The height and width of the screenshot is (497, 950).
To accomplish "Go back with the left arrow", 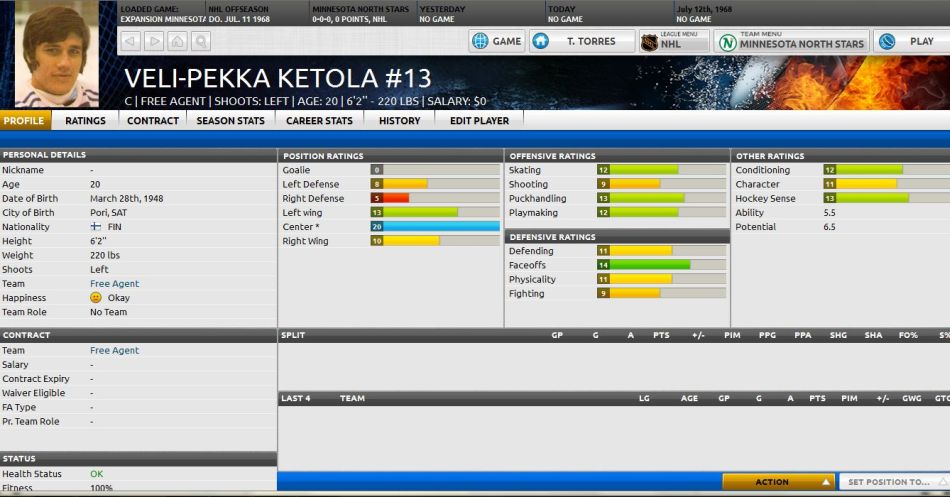I will click(x=130, y=41).
